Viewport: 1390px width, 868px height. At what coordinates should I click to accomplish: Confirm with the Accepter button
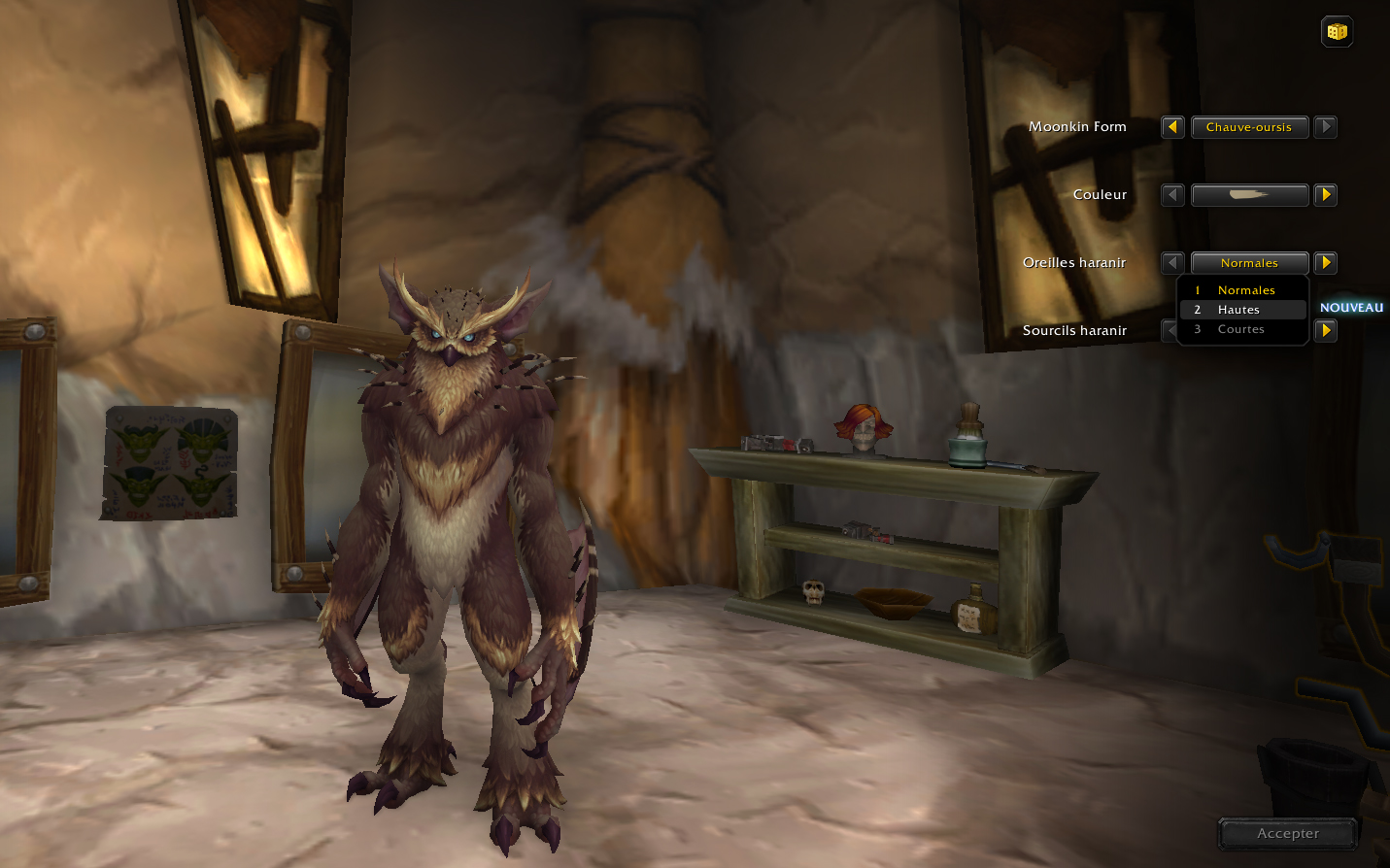coord(1288,833)
